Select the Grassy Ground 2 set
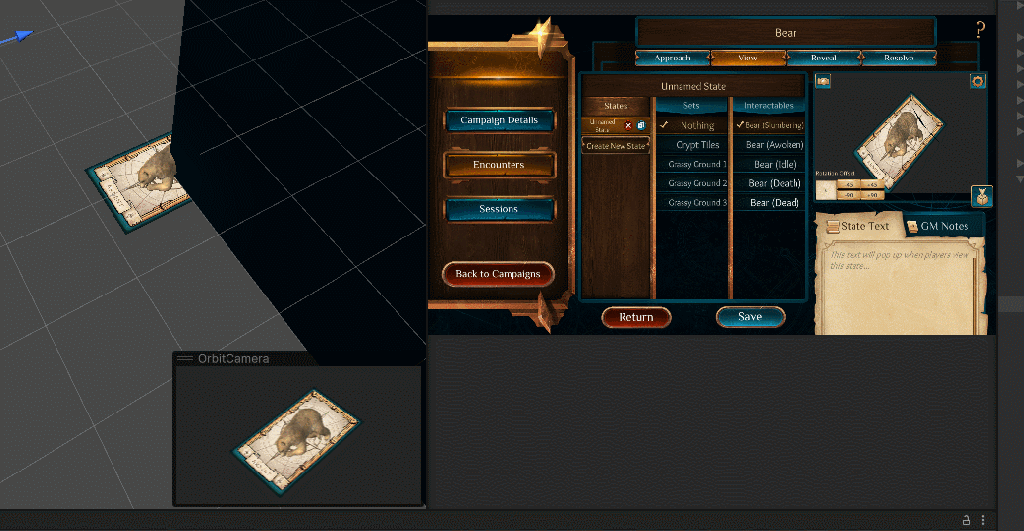 697,183
